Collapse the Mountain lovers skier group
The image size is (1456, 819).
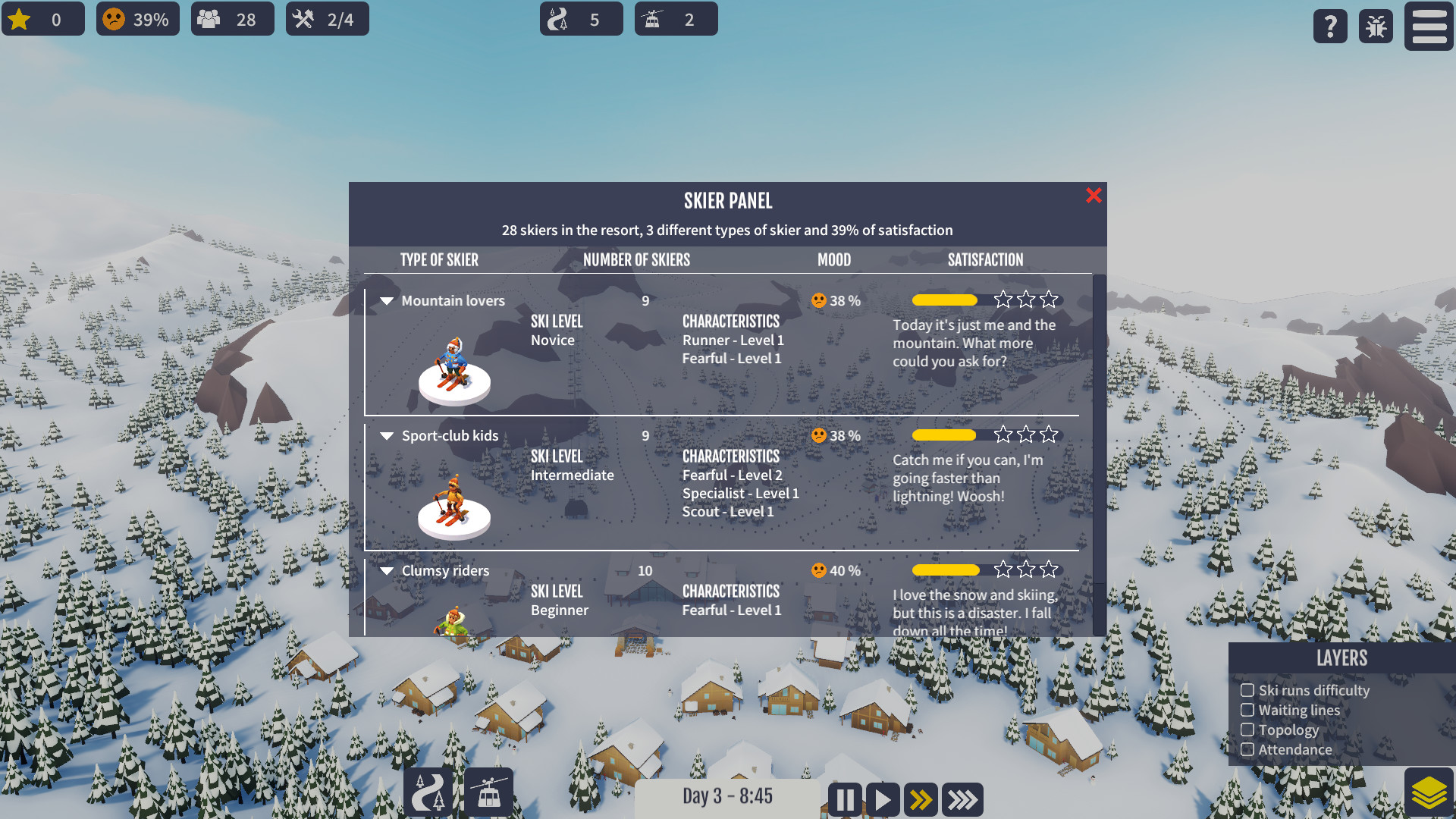tap(387, 300)
